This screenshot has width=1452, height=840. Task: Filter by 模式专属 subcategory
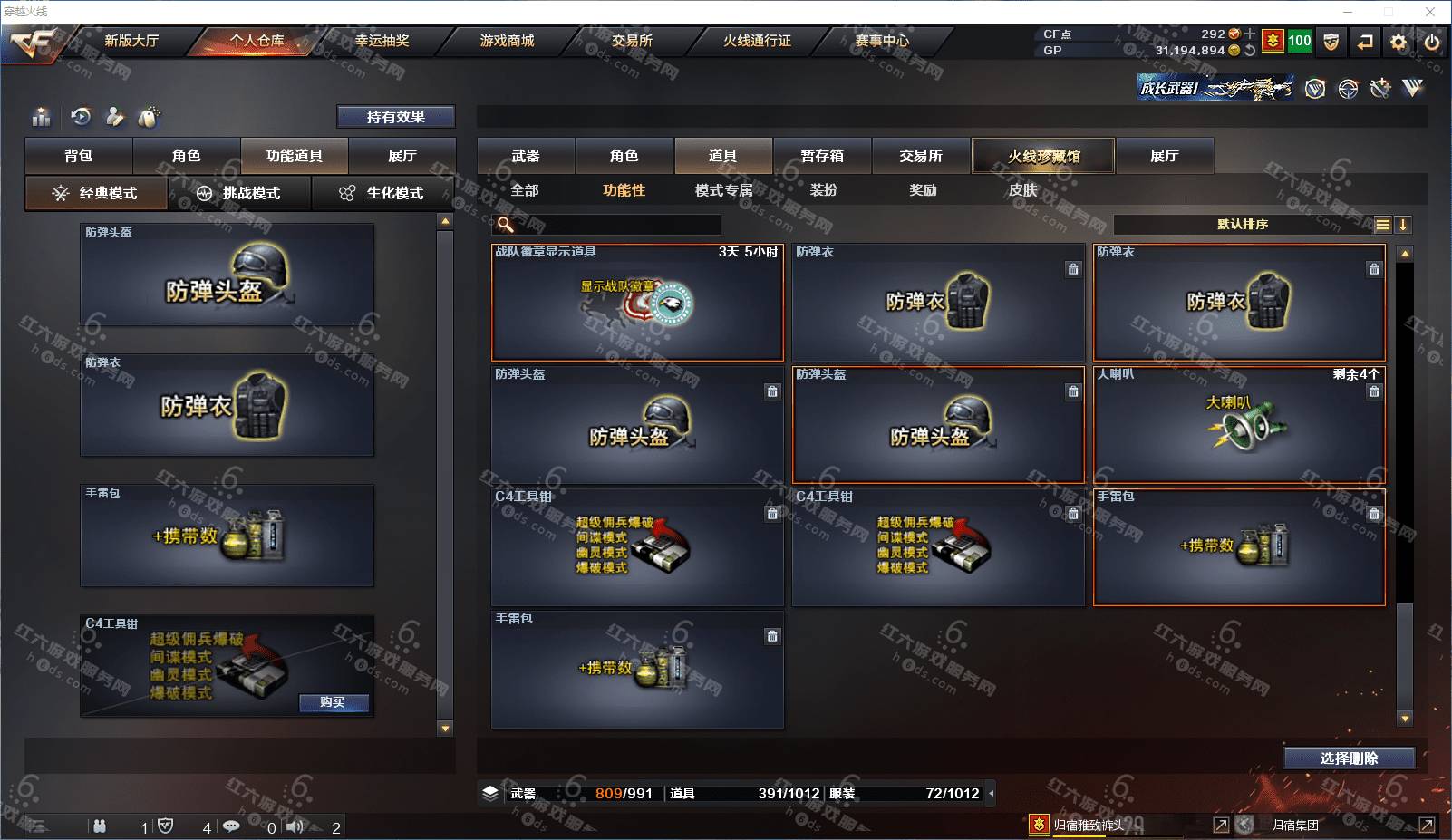click(723, 190)
